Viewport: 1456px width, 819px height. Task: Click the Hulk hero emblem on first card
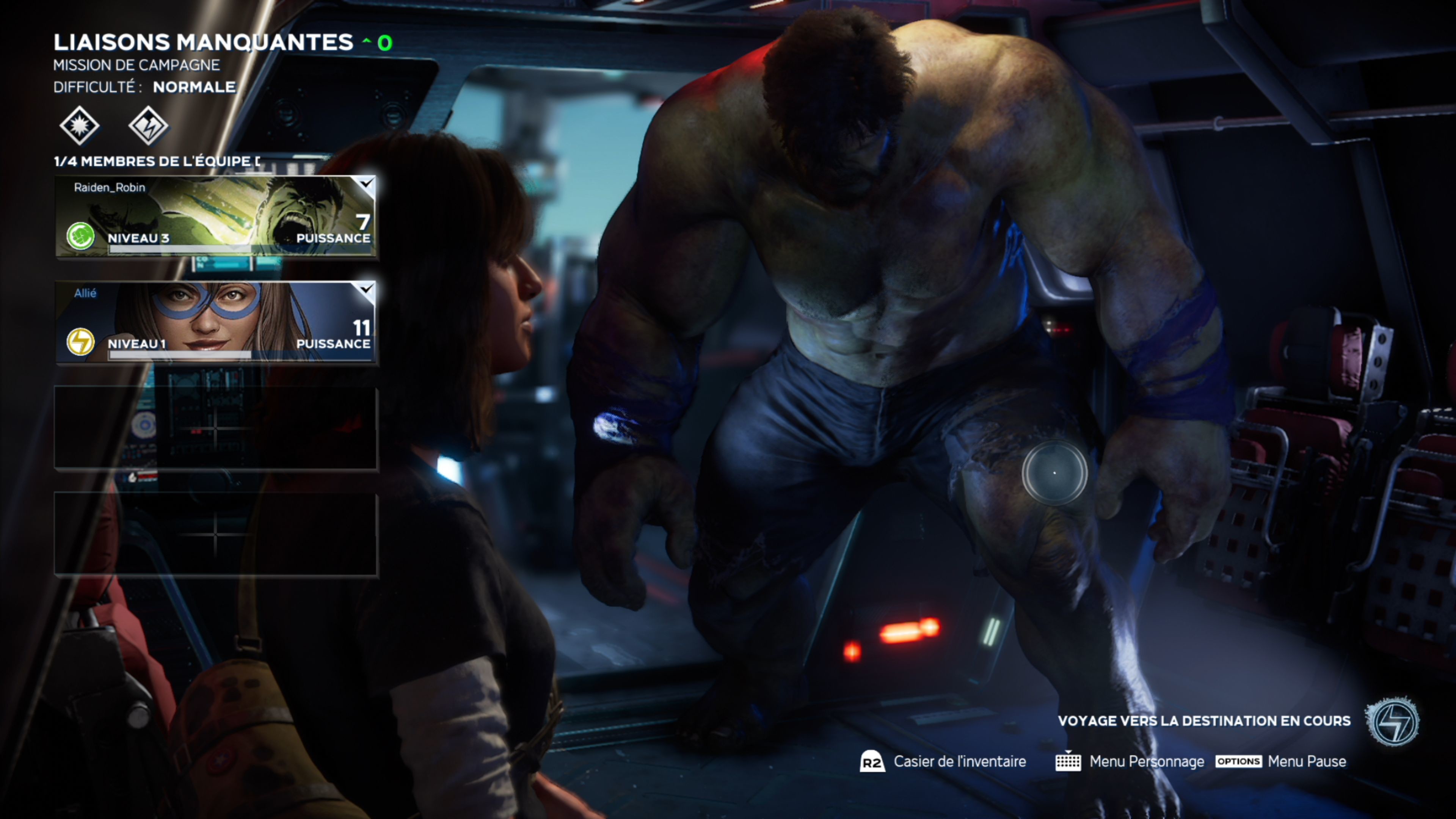(x=80, y=236)
